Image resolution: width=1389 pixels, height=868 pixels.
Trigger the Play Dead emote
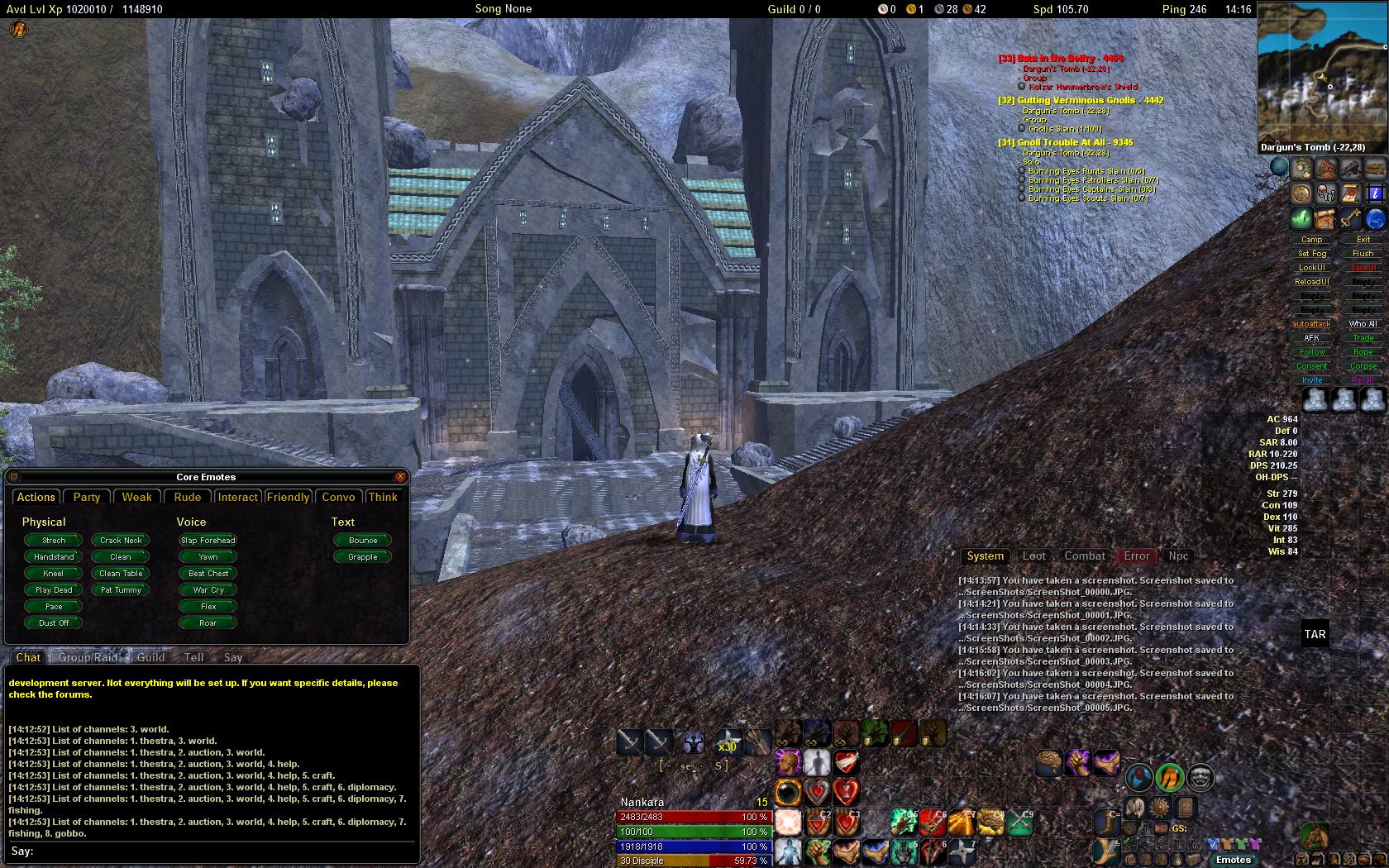click(54, 590)
